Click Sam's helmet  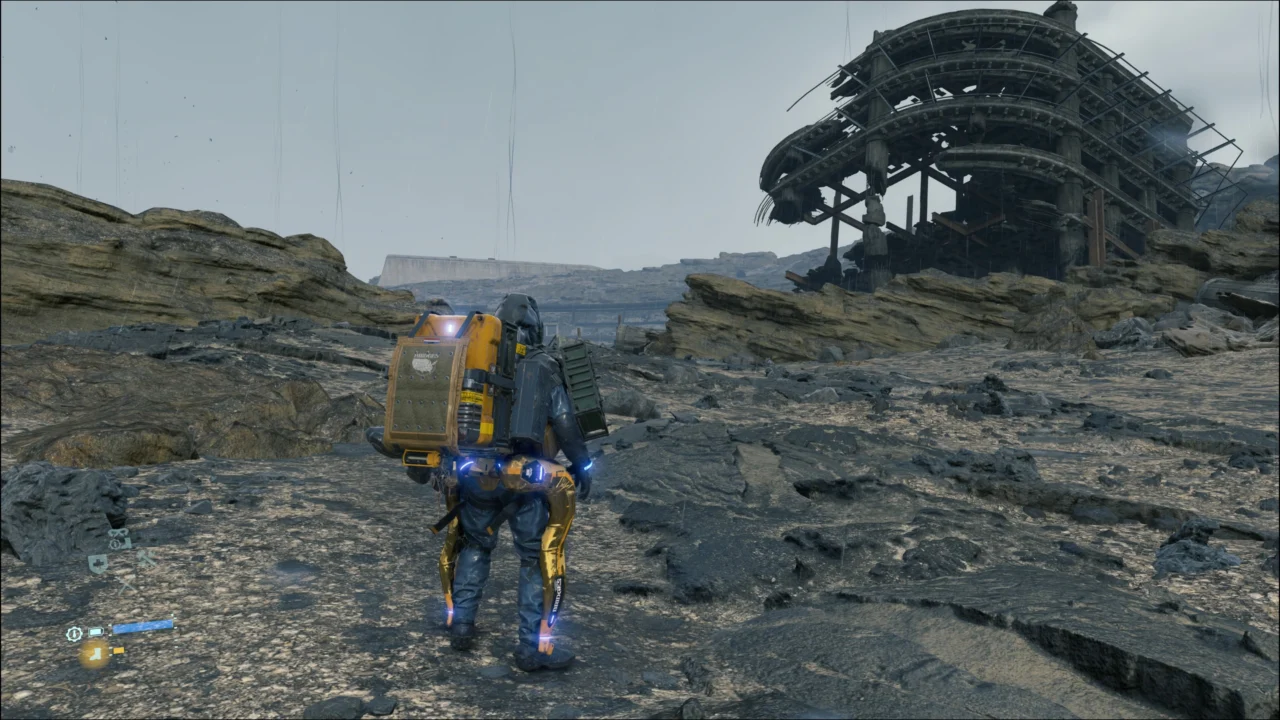click(520, 310)
